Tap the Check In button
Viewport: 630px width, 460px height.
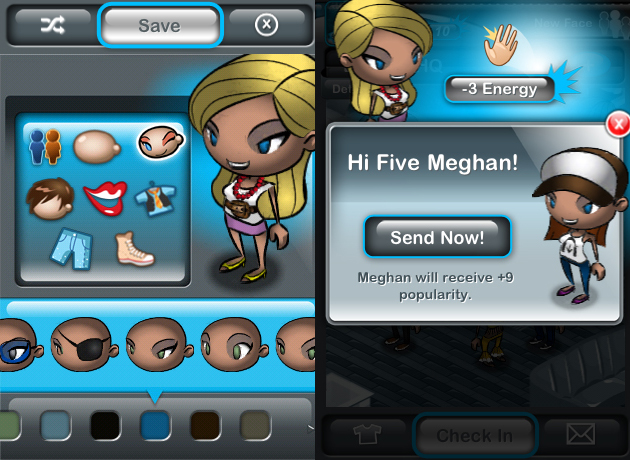coord(475,436)
